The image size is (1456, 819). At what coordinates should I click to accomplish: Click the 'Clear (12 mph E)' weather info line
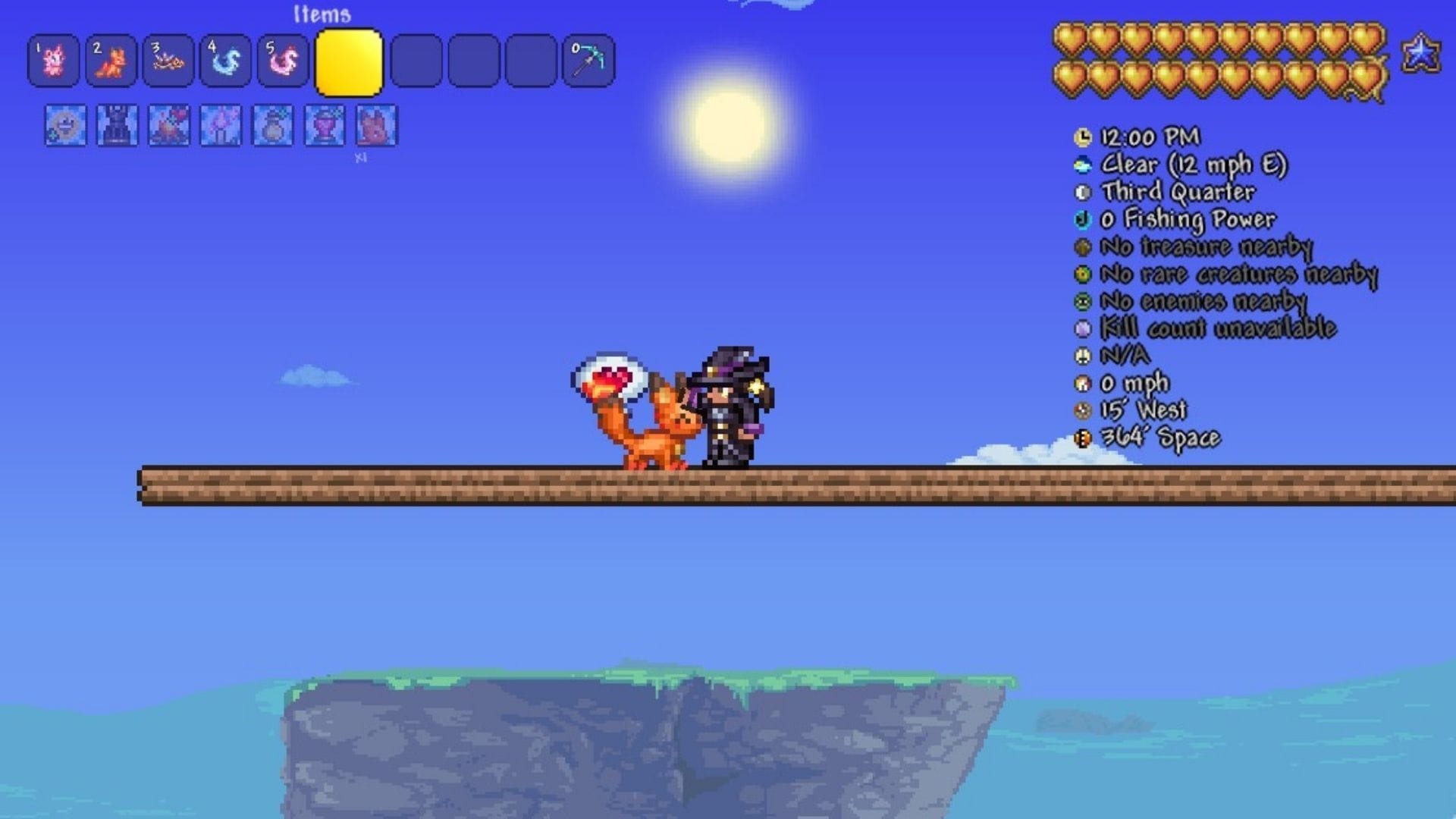point(1193,165)
